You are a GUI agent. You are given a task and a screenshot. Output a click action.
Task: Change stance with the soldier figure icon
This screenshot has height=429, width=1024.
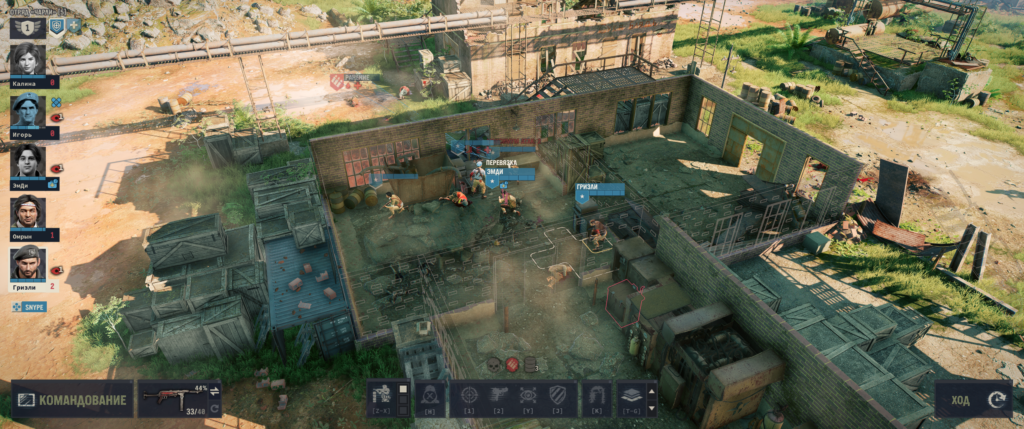coord(383,397)
